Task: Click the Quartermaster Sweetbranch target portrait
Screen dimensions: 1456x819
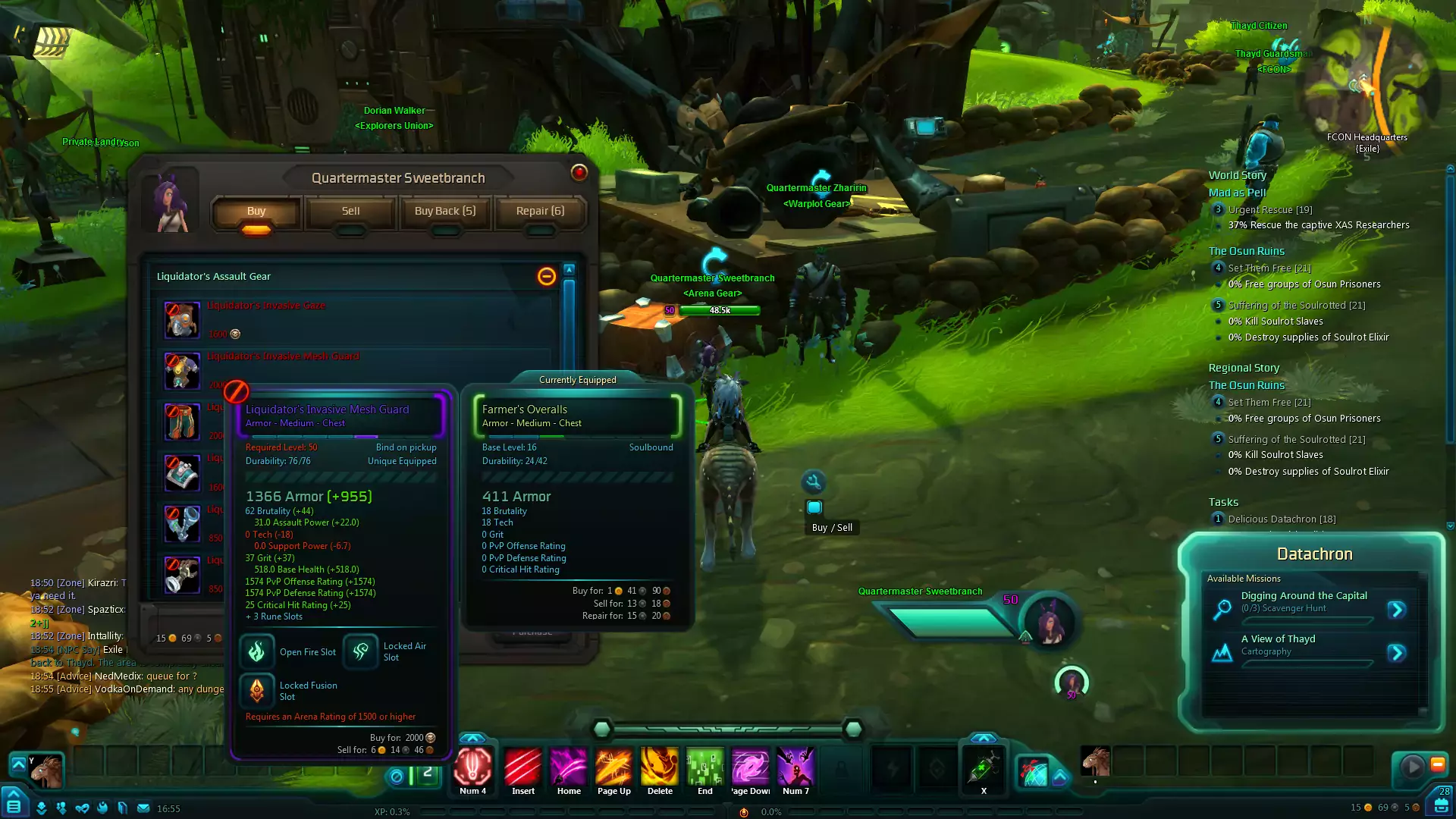Action: click(1050, 622)
